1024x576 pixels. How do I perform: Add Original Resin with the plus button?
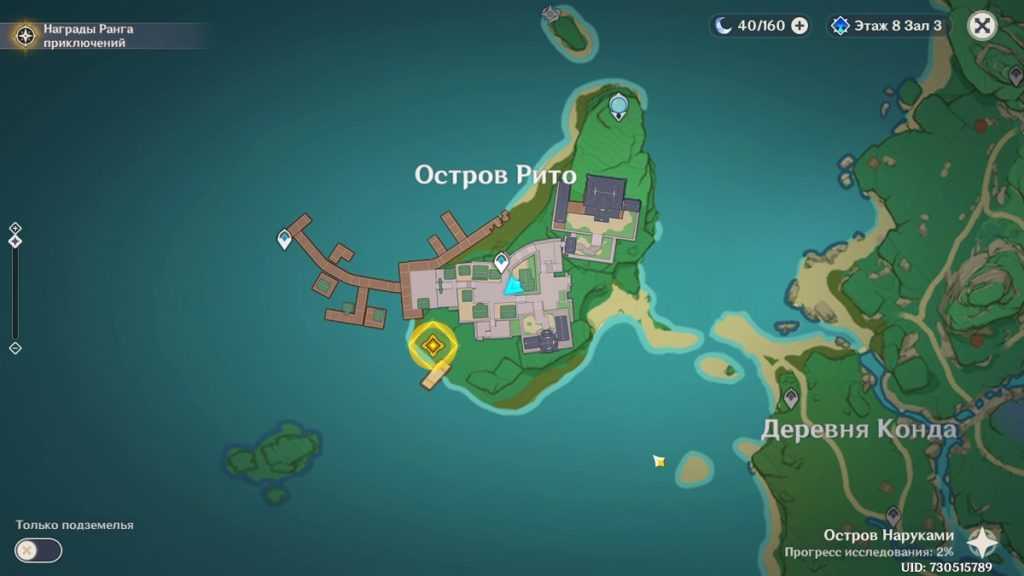(x=800, y=26)
